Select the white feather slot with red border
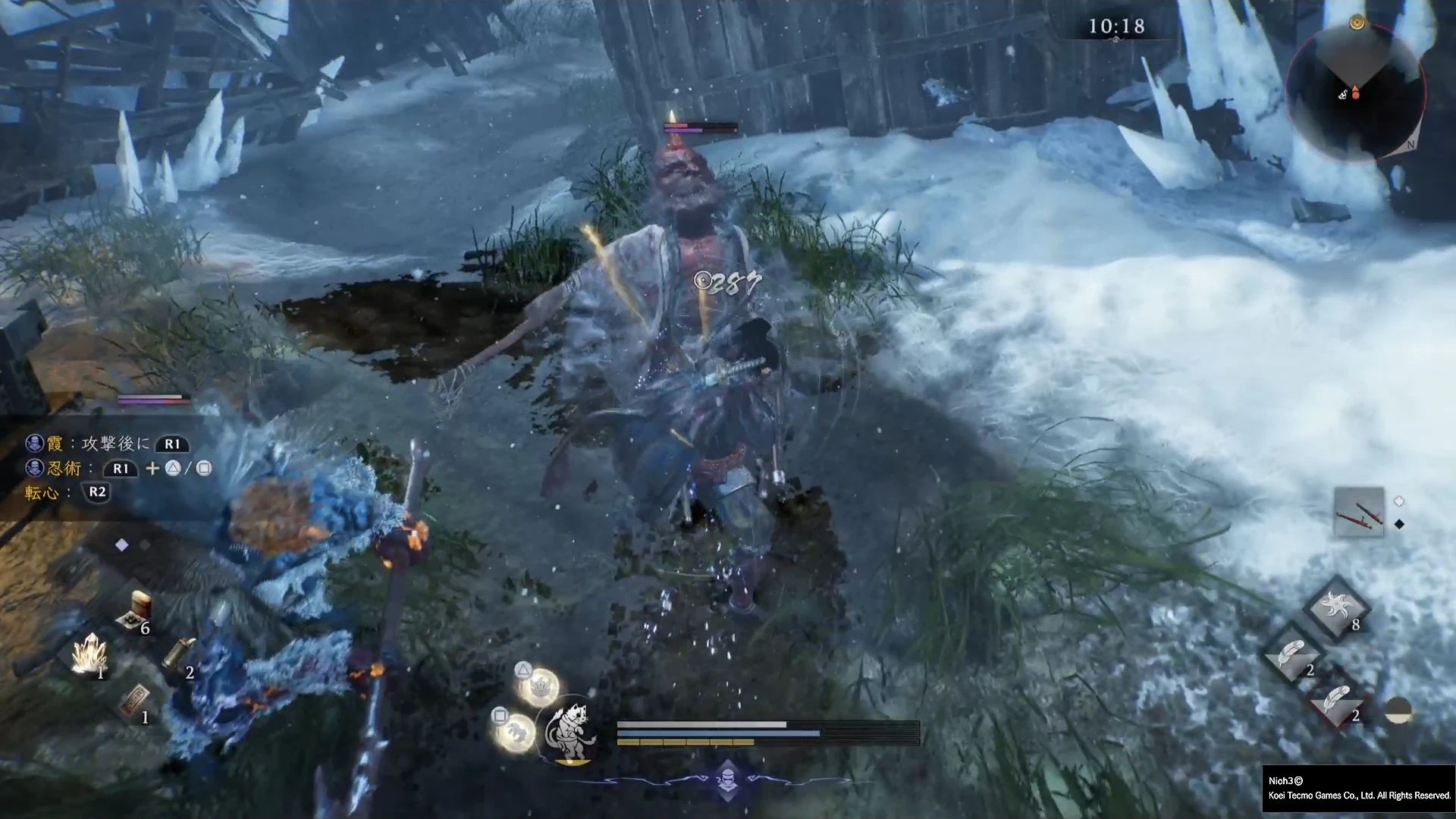This screenshot has height=819, width=1456. pos(1336,701)
